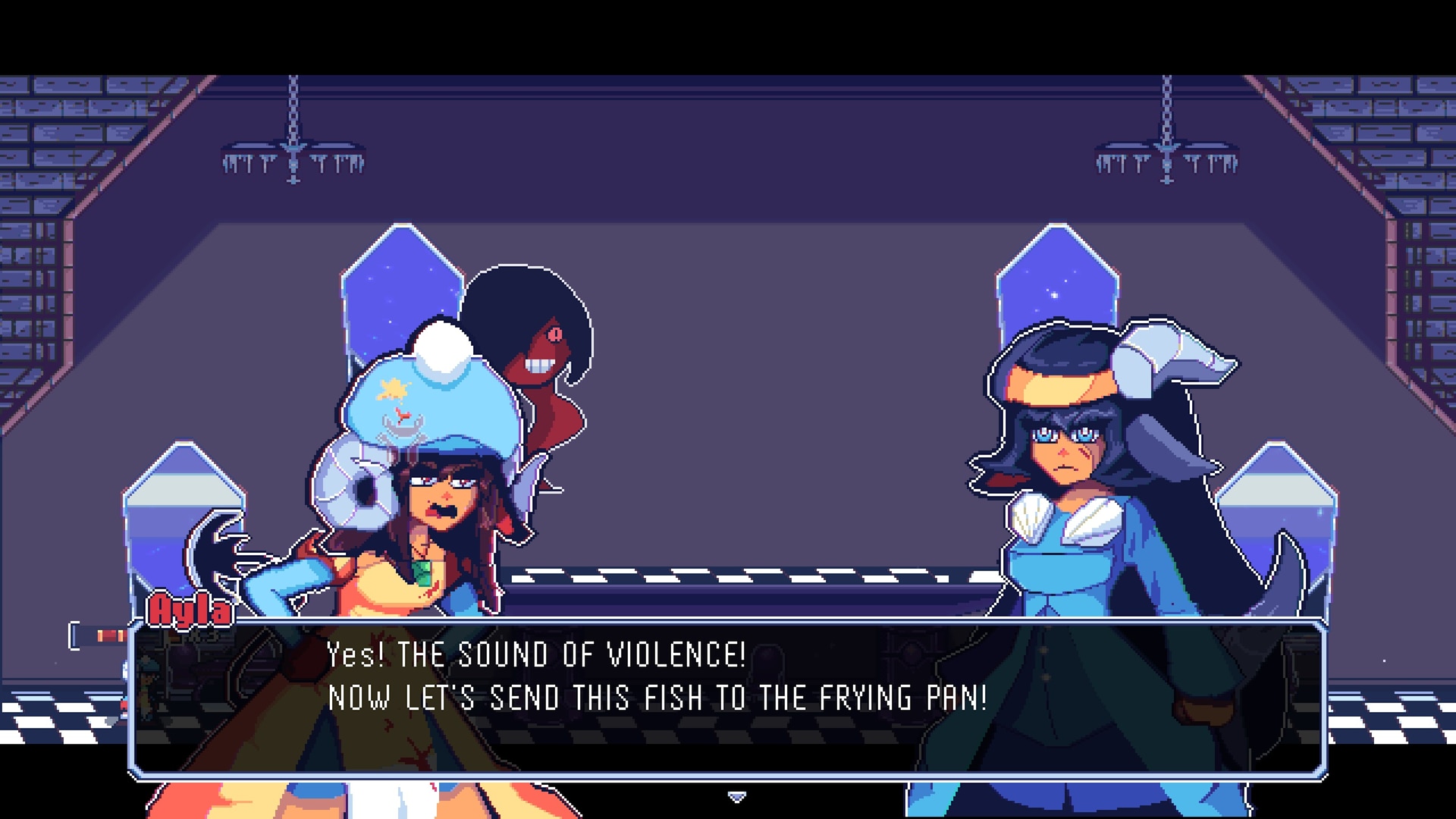
Task: Advance dialogue with the down arrow indicator
Action: pos(736,796)
